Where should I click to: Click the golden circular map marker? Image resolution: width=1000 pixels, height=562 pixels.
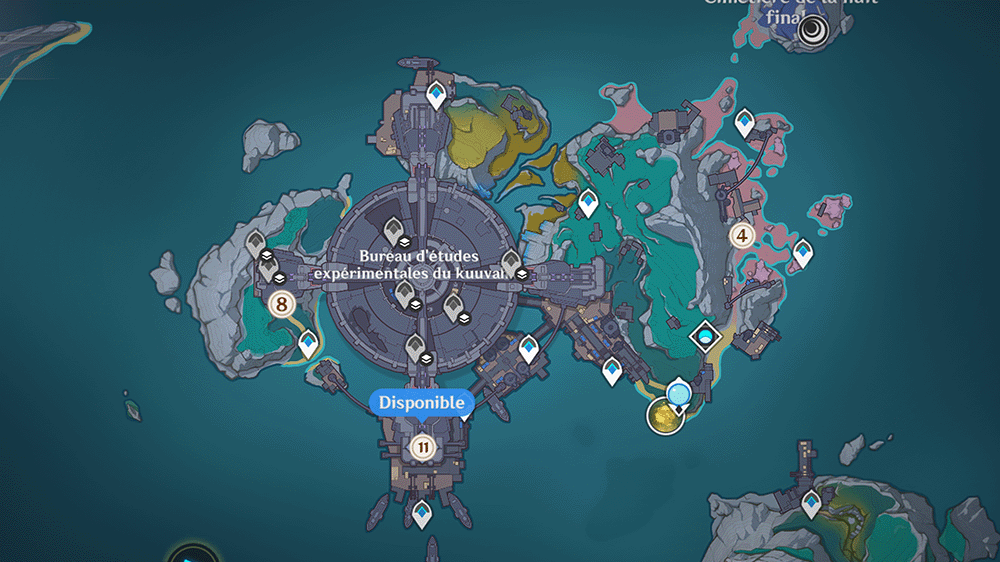click(x=663, y=415)
